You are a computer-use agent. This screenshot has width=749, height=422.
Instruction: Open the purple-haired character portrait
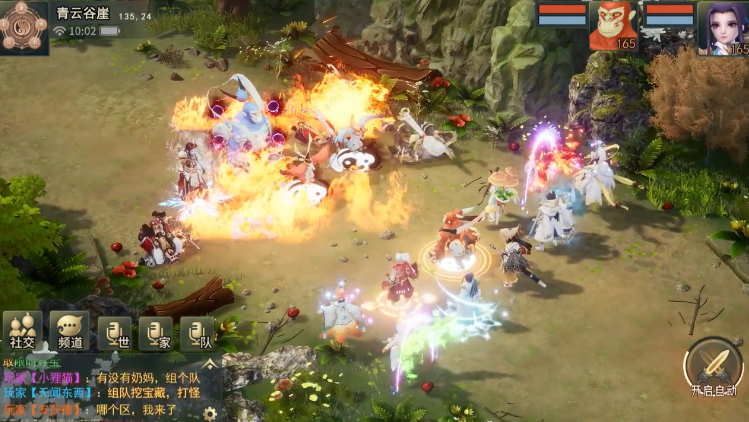click(722, 27)
